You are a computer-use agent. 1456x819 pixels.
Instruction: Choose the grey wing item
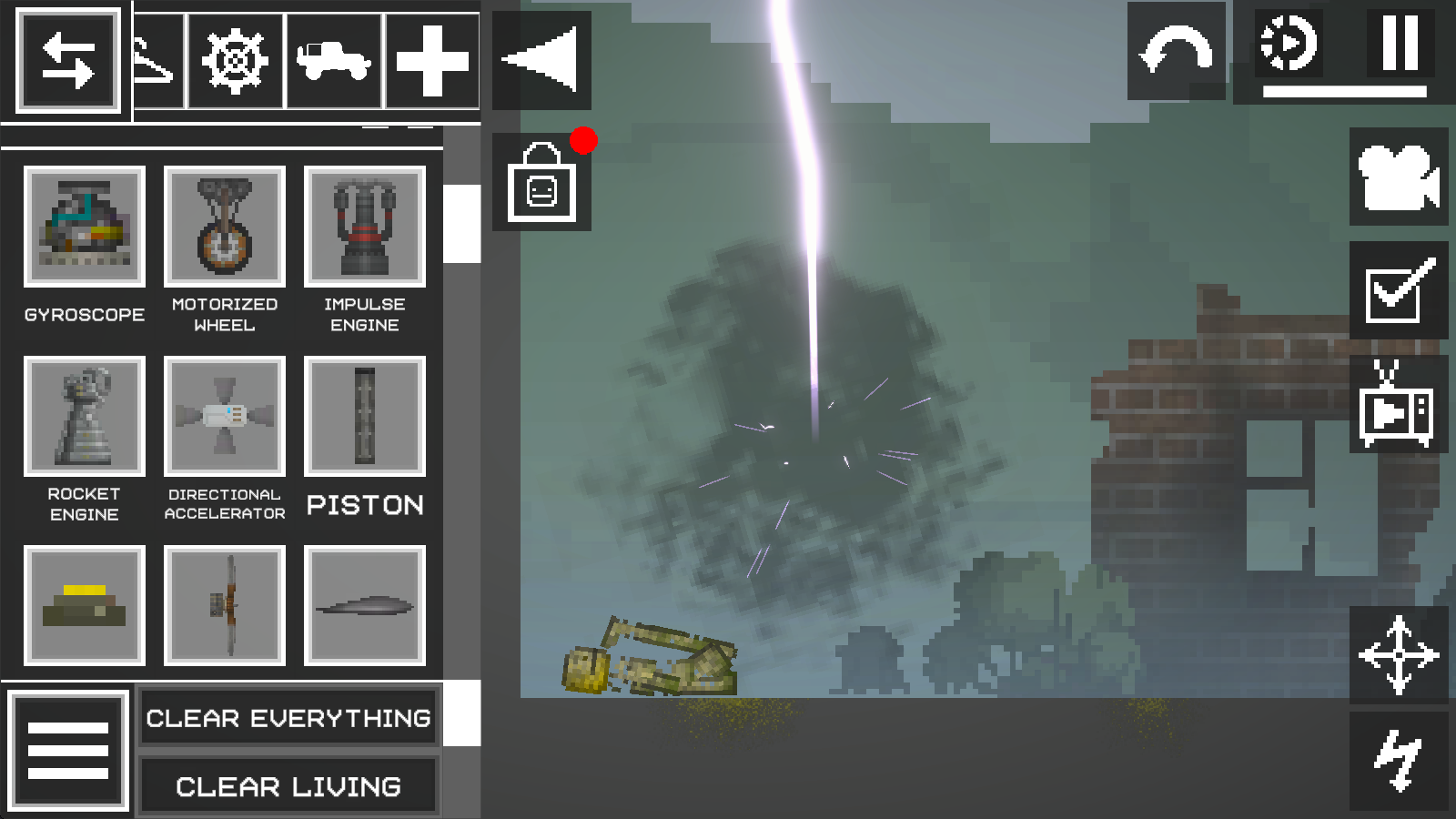365,606
